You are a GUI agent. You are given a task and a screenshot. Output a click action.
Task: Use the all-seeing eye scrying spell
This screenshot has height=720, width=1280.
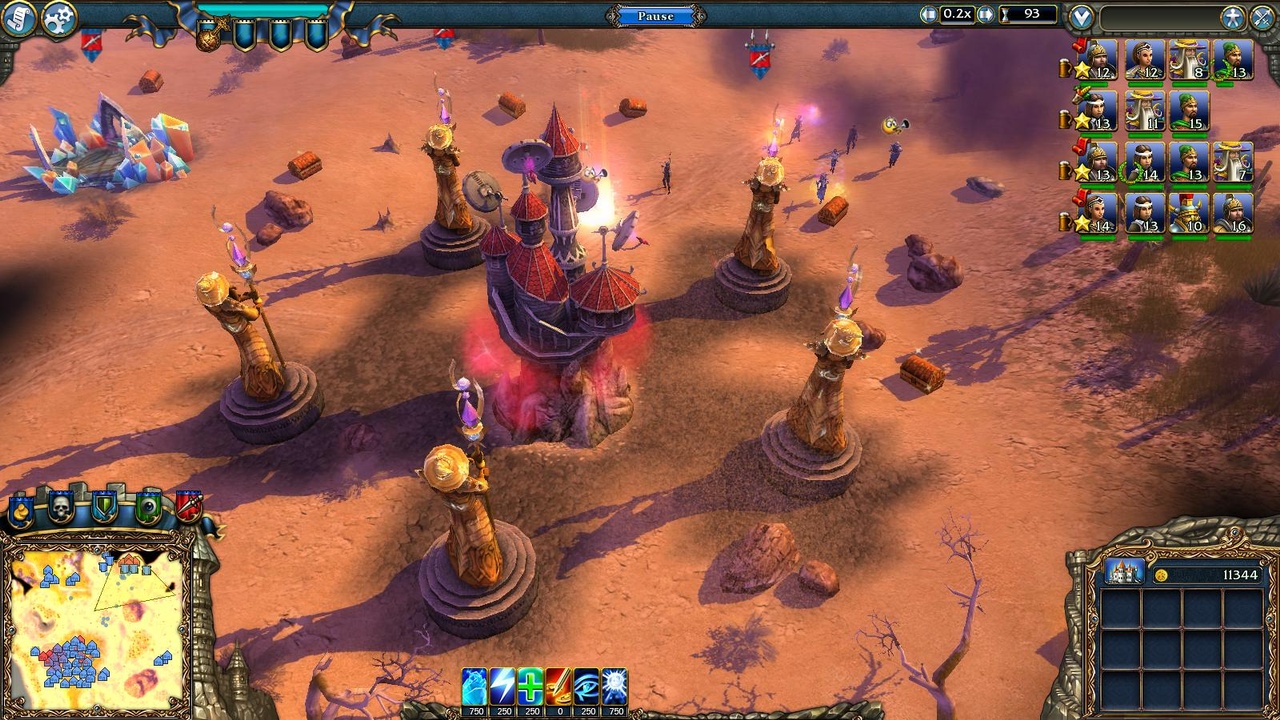[584, 686]
